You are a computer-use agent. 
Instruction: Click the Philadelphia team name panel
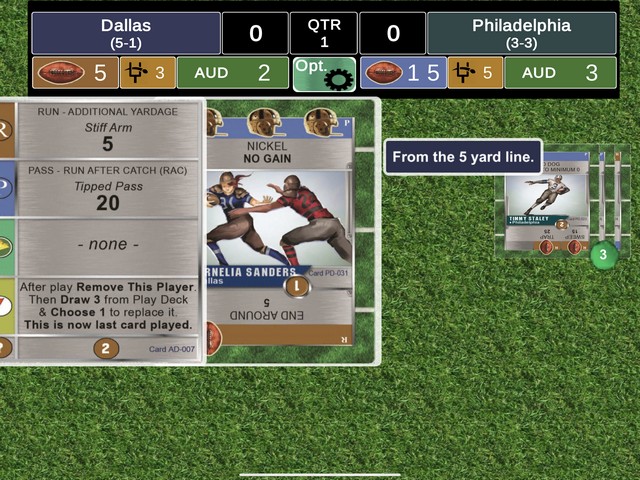pos(521,33)
